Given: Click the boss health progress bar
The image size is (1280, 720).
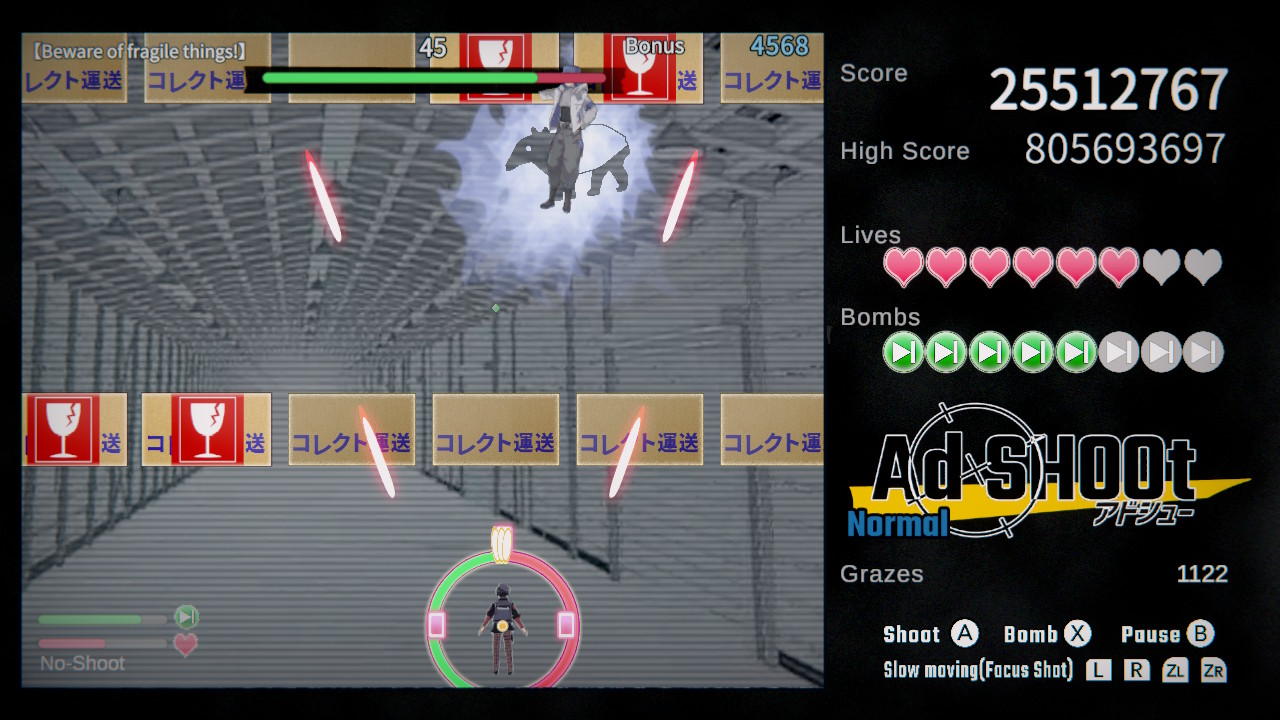Looking at the screenshot, I should (428, 76).
